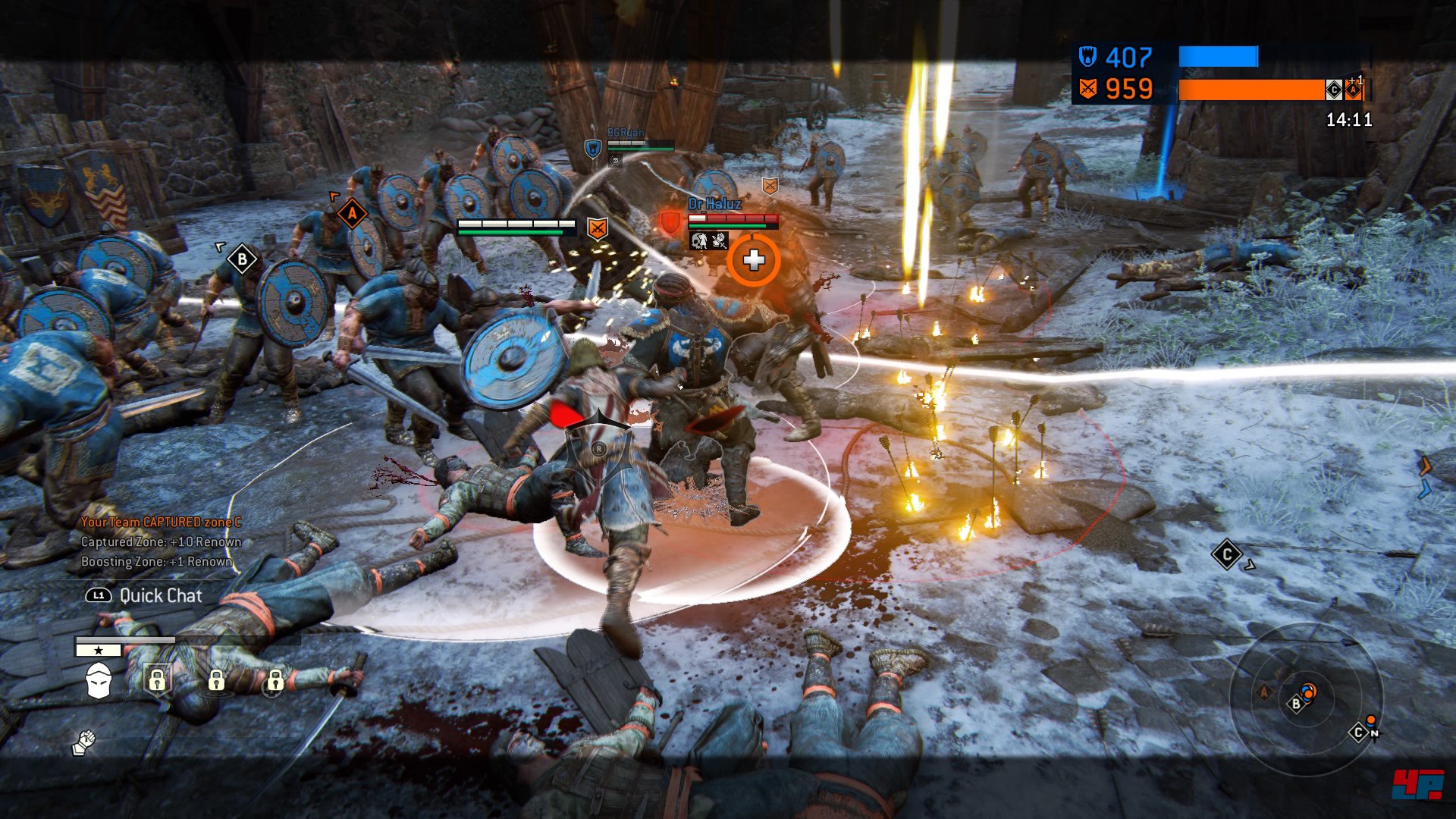Screen dimensions: 1456x819
Task: Click the orange plus revive marker
Action: [753, 261]
